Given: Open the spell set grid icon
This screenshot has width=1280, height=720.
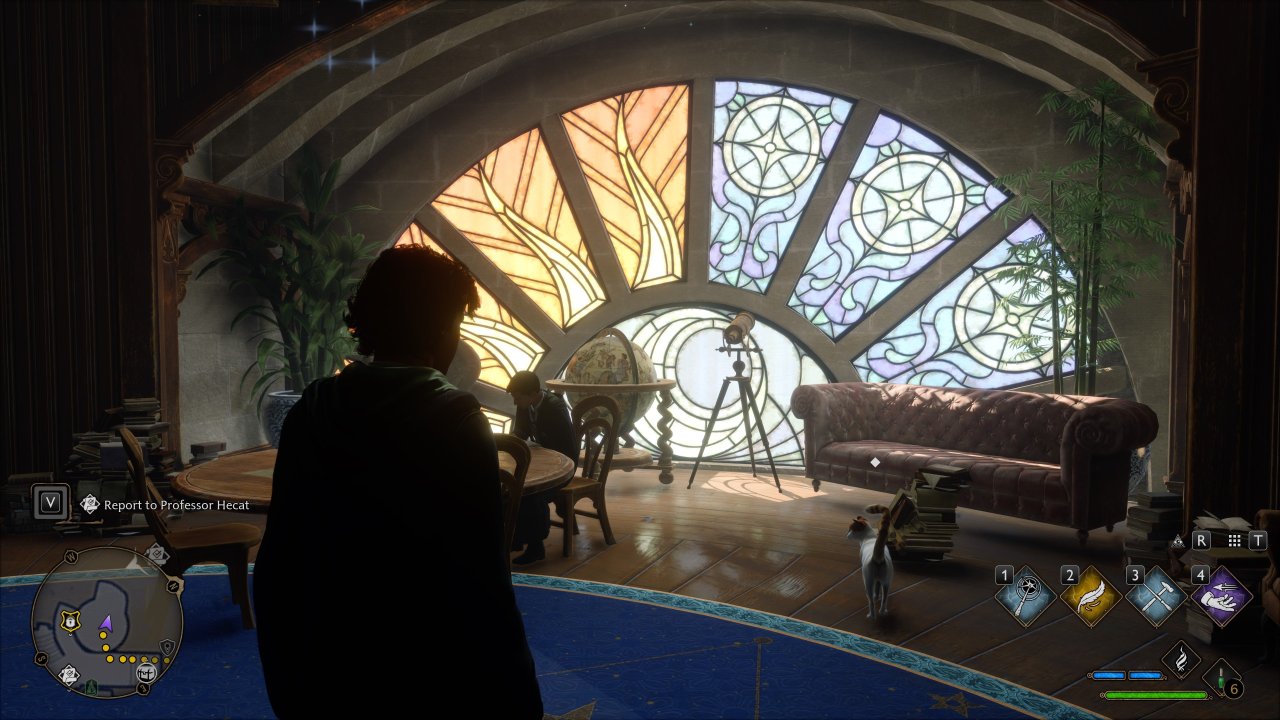Looking at the screenshot, I should (x=1234, y=540).
